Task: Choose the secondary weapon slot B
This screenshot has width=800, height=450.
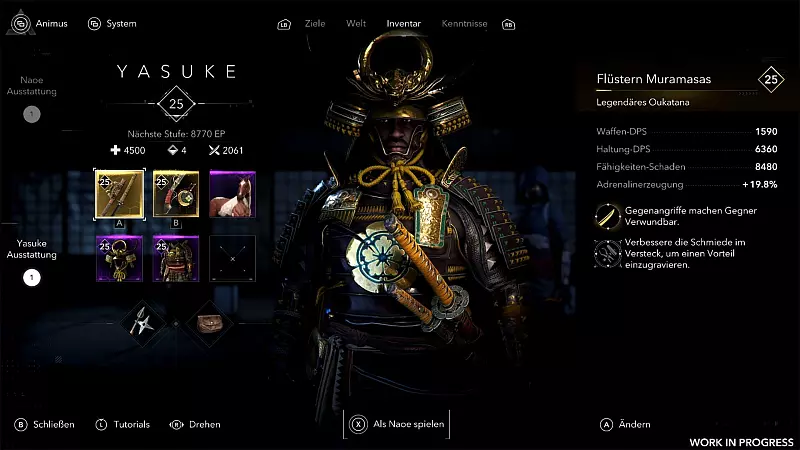Action: (176, 194)
